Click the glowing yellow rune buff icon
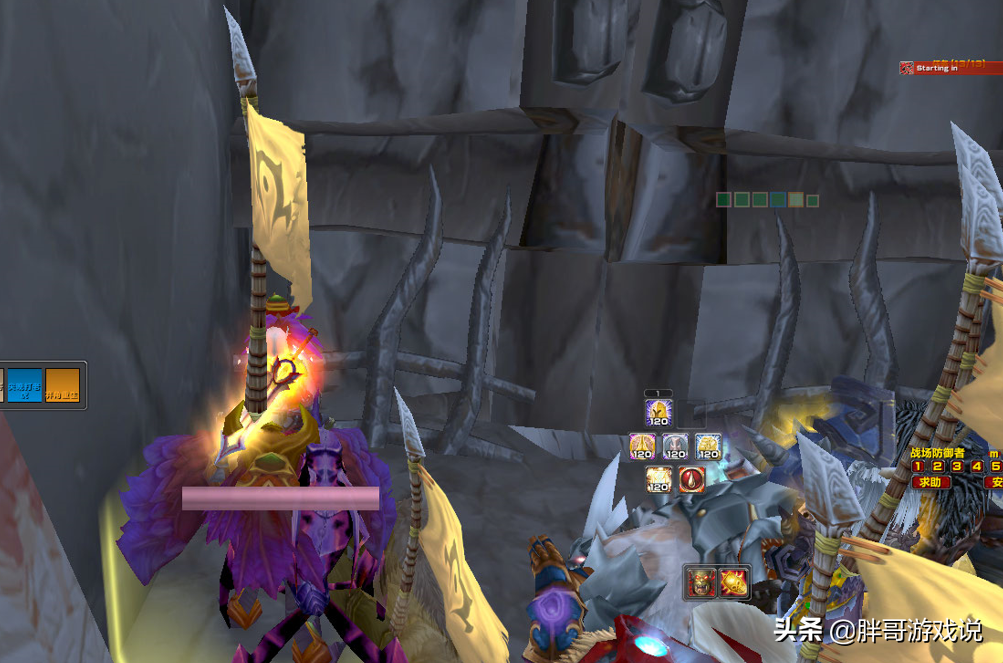 [x=658, y=480]
